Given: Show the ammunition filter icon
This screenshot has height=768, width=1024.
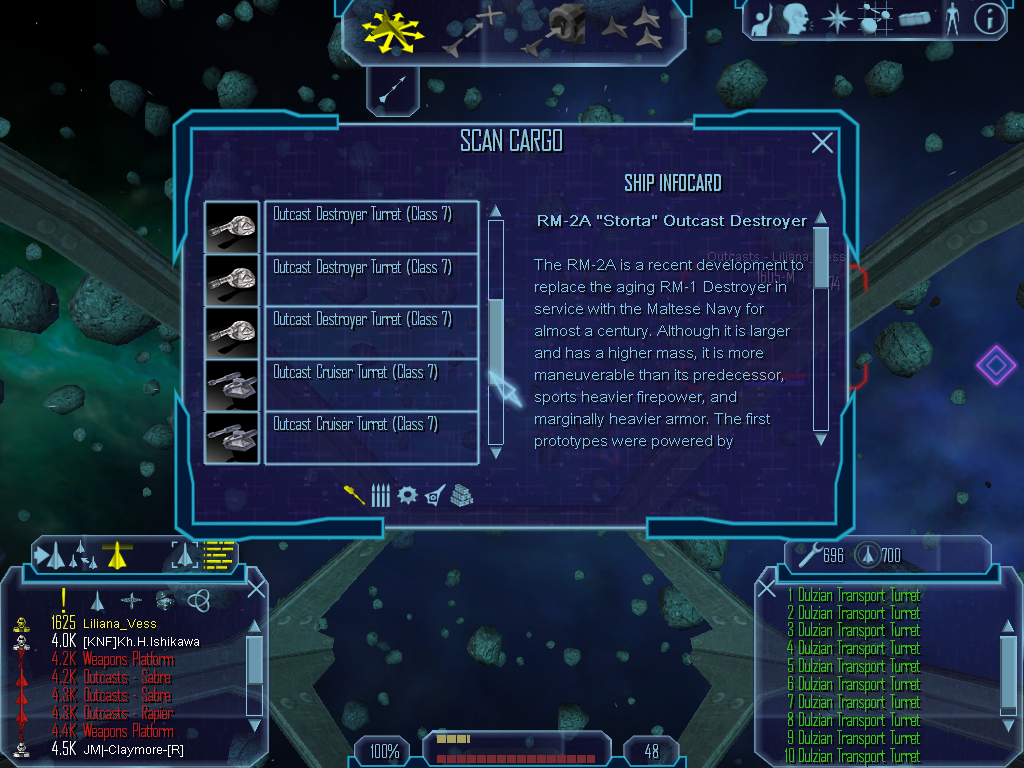Looking at the screenshot, I should [380, 495].
